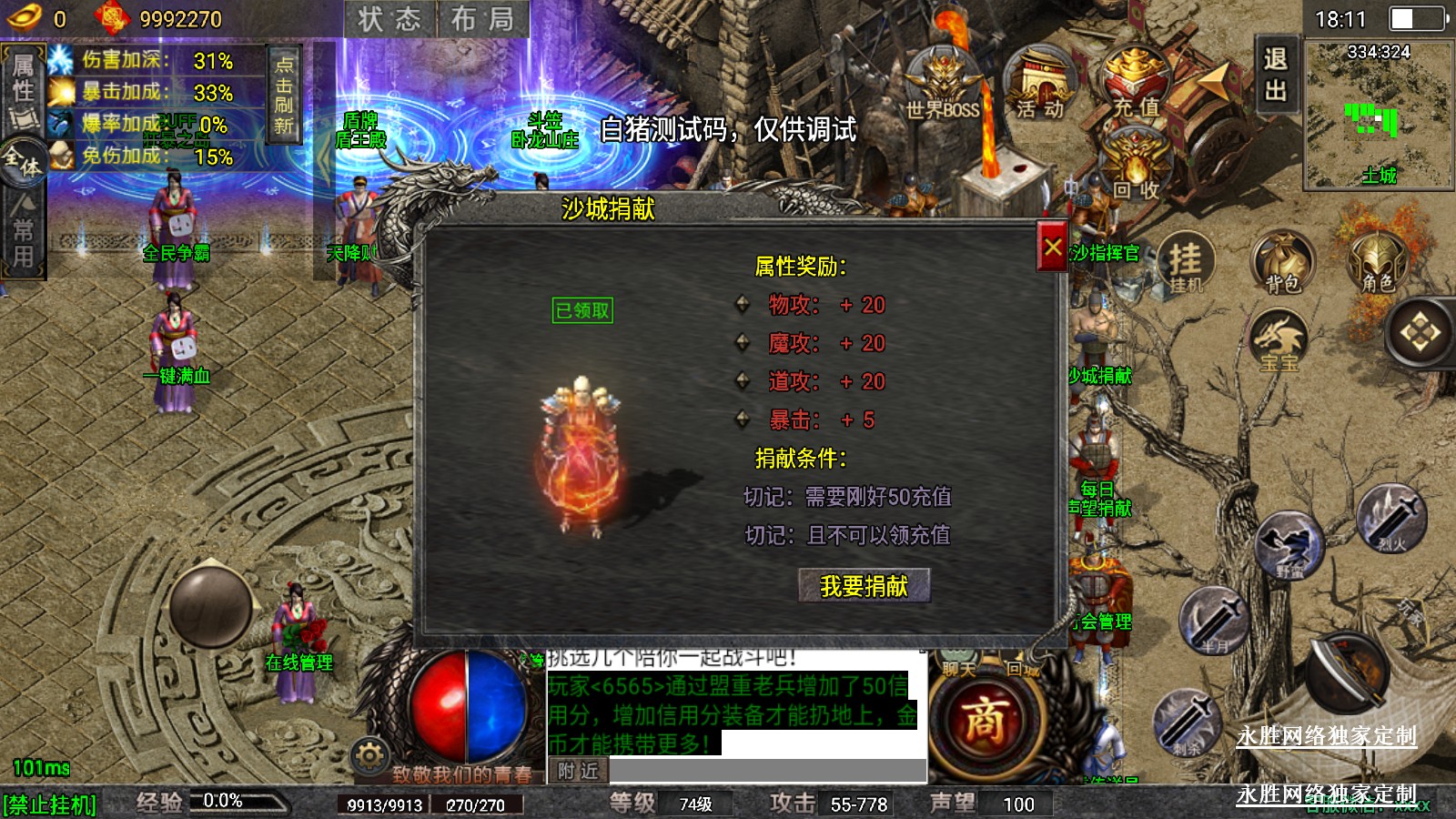This screenshot has width=1456, height=819.
Task: Open the 属性 attributes side tab
Action: pyautogui.click(x=23, y=78)
